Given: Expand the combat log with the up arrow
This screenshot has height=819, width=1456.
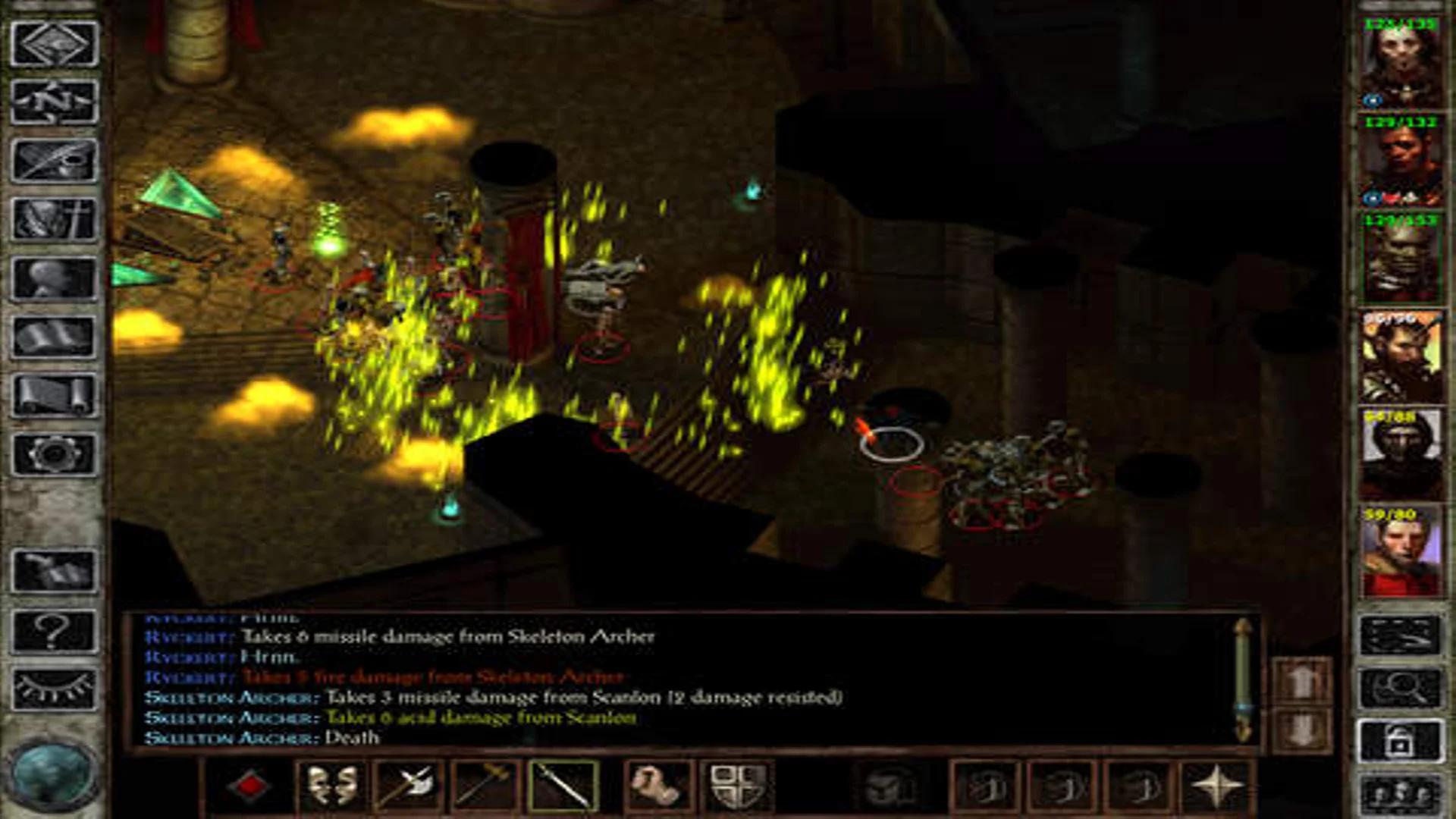Looking at the screenshot, I should click(1301, 679).
